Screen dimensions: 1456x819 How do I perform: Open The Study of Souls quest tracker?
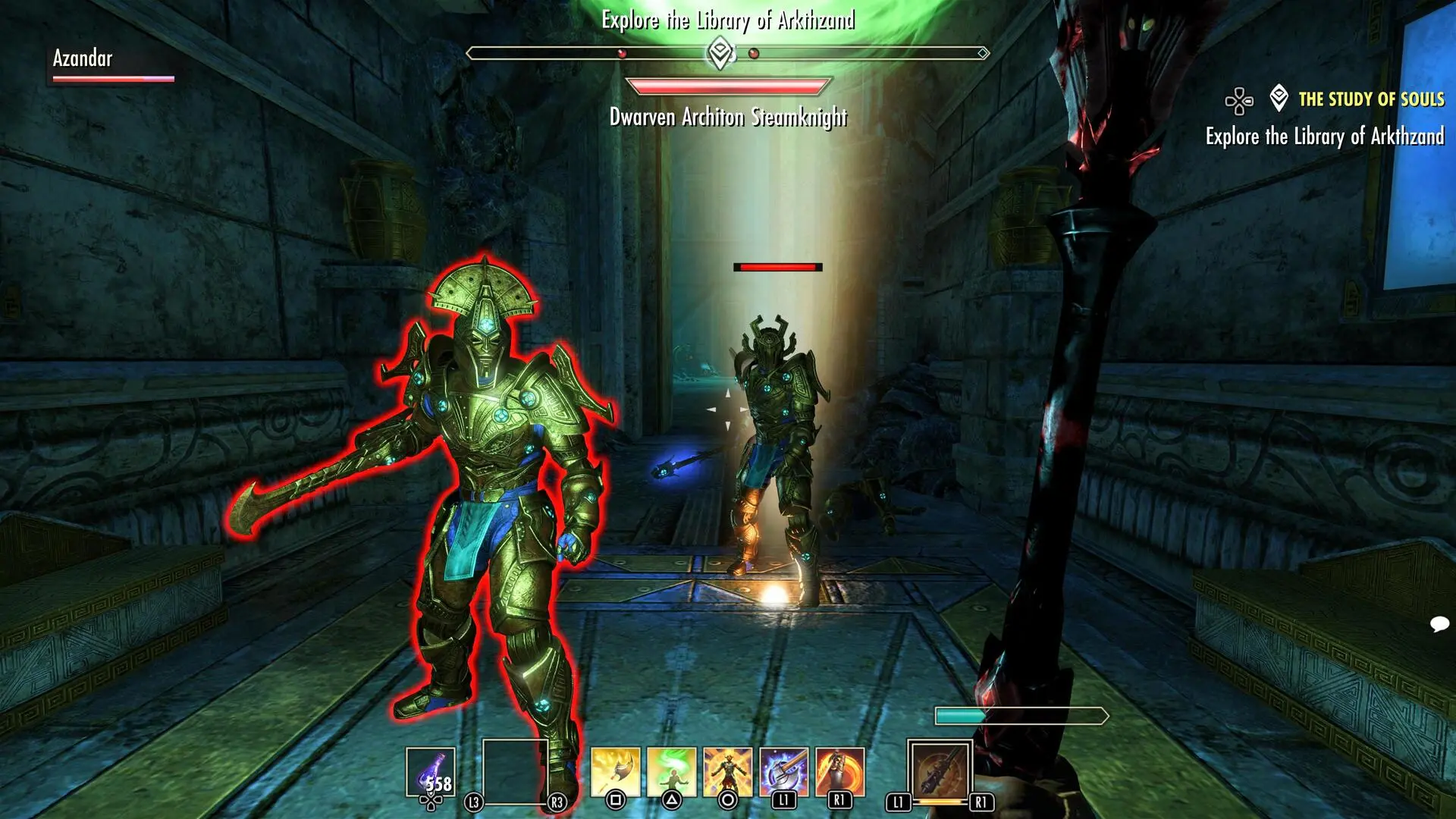(1370, 99)
